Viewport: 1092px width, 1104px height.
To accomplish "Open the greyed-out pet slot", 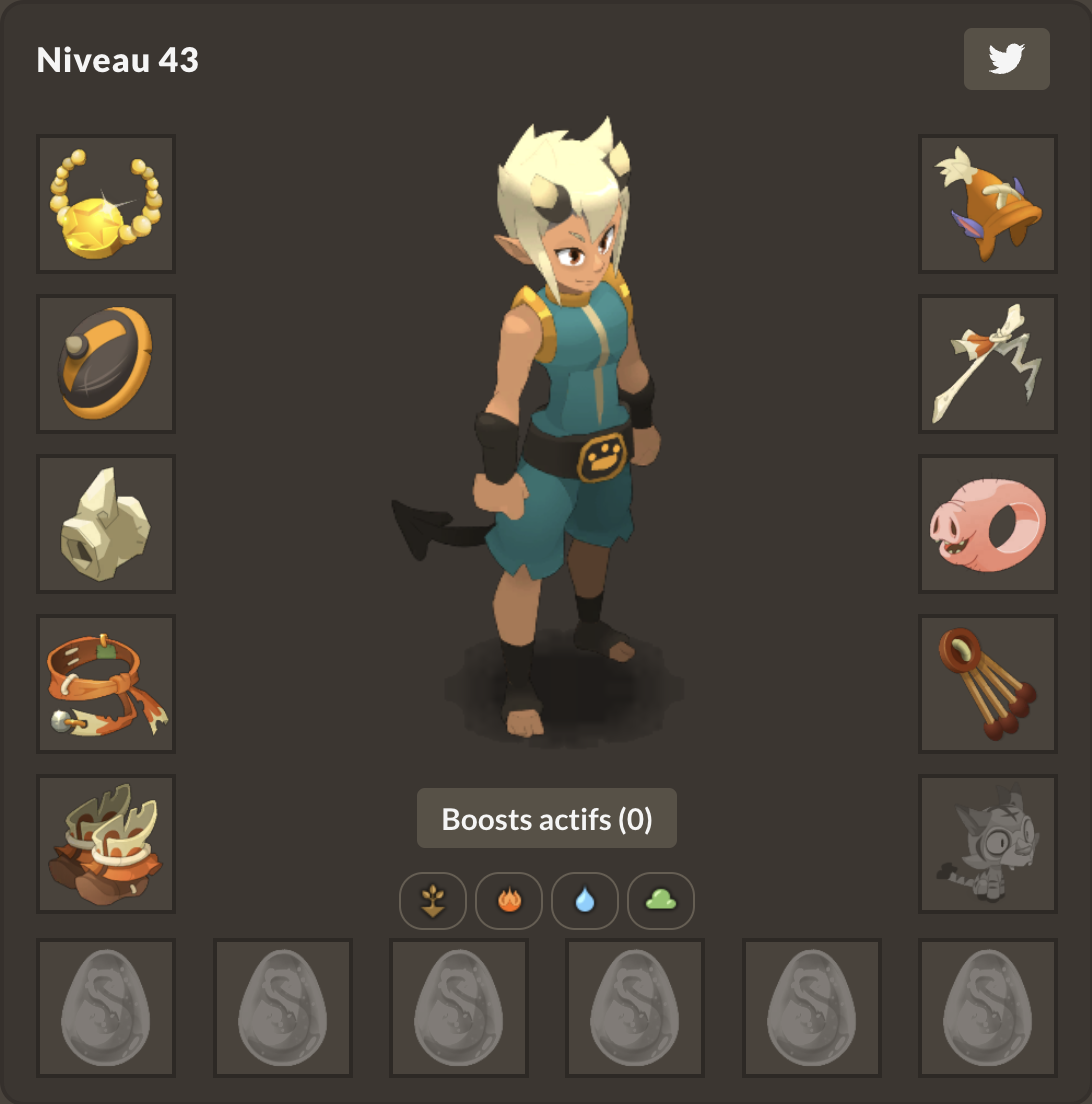I will [988, 844].
